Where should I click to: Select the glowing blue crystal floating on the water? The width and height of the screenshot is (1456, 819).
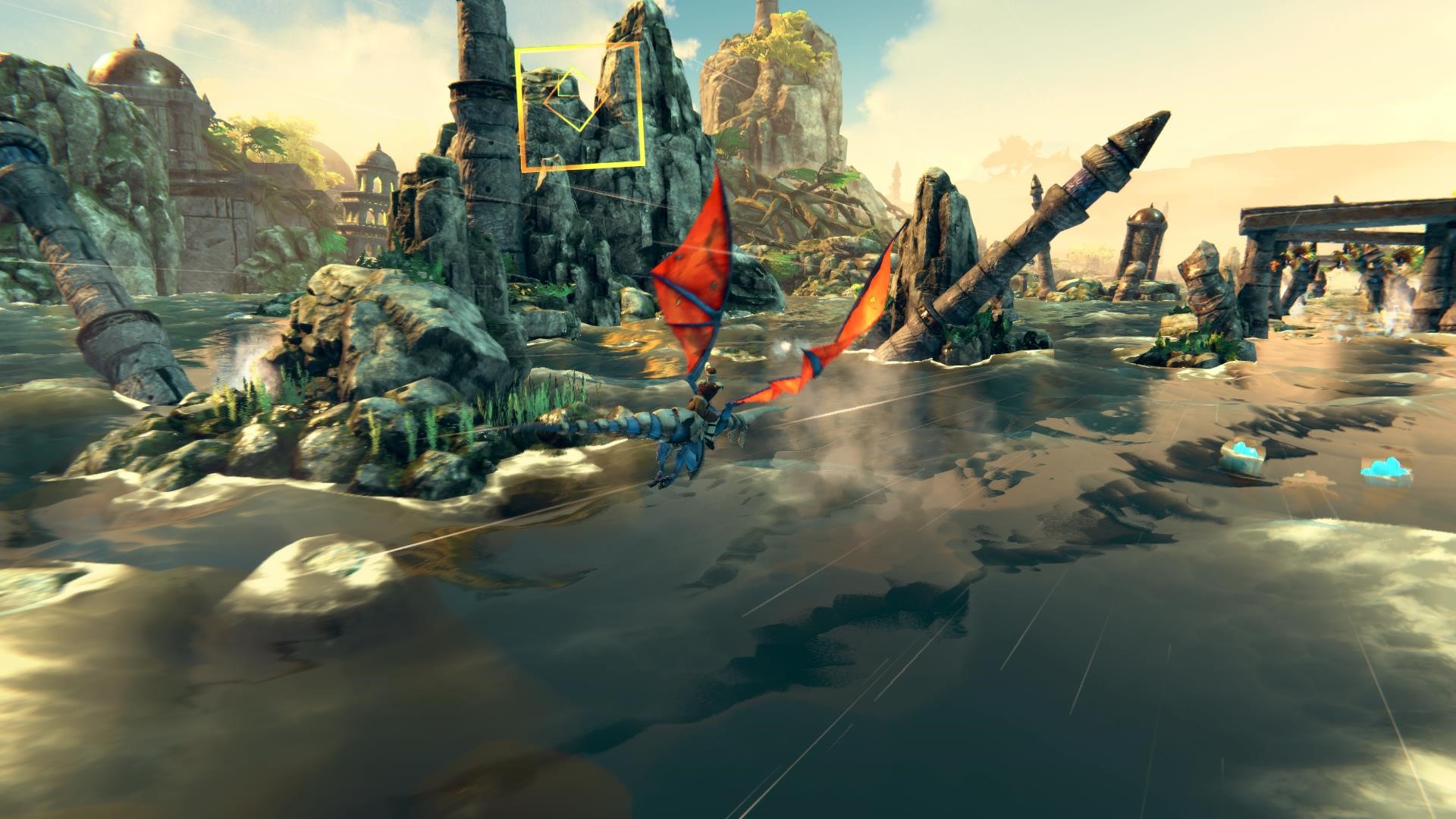pyautogui.click(x=1244, y=453)
